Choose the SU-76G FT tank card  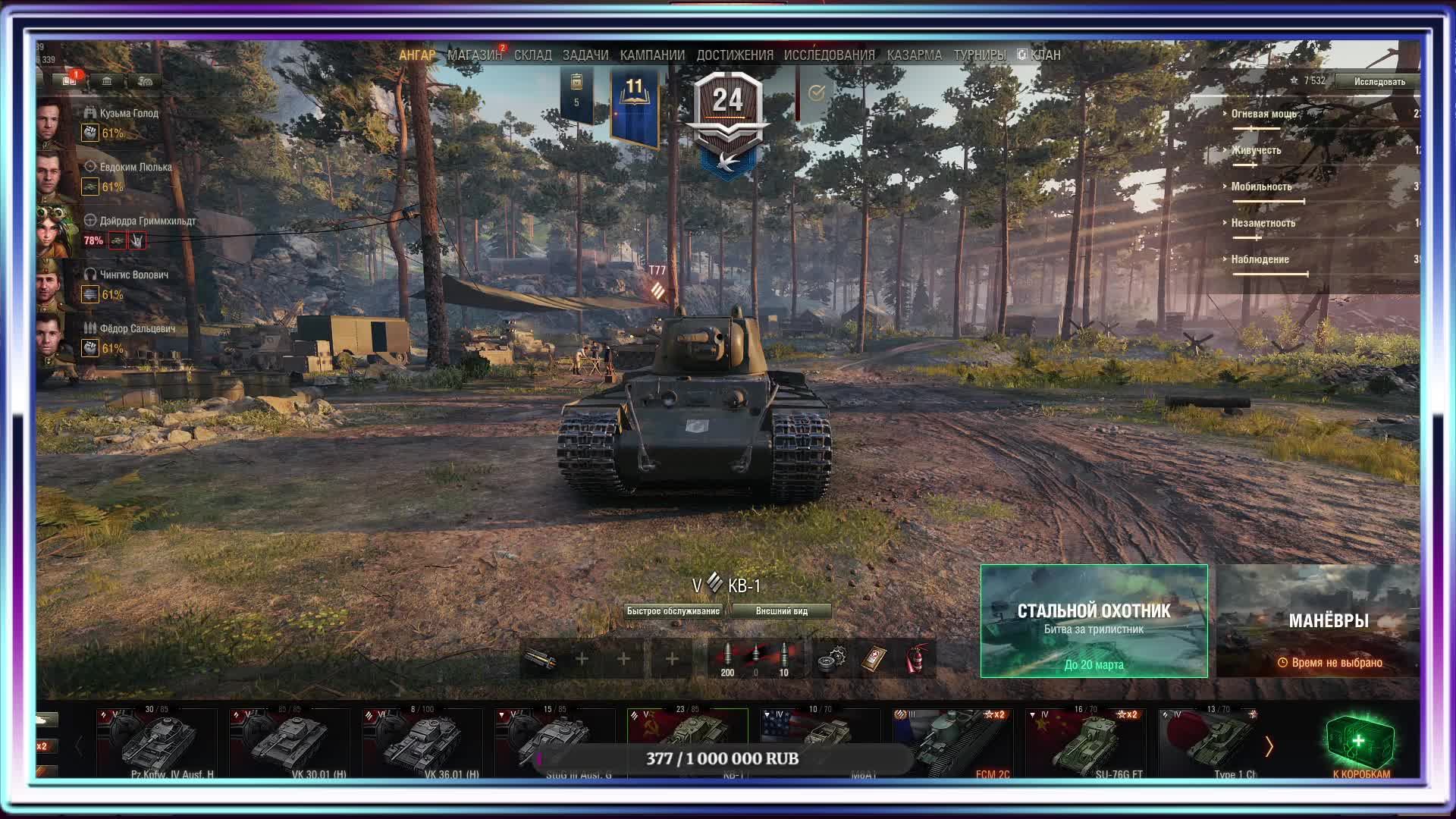[1087, 742]
